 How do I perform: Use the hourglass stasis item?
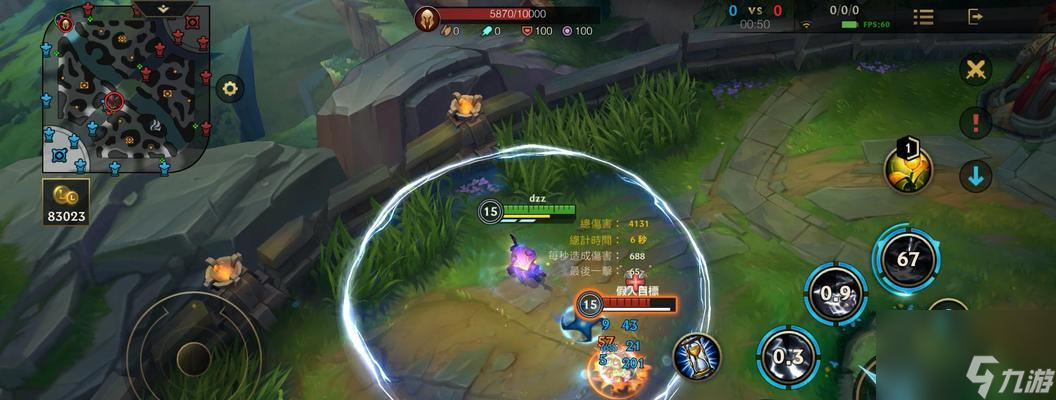point(697,355)
